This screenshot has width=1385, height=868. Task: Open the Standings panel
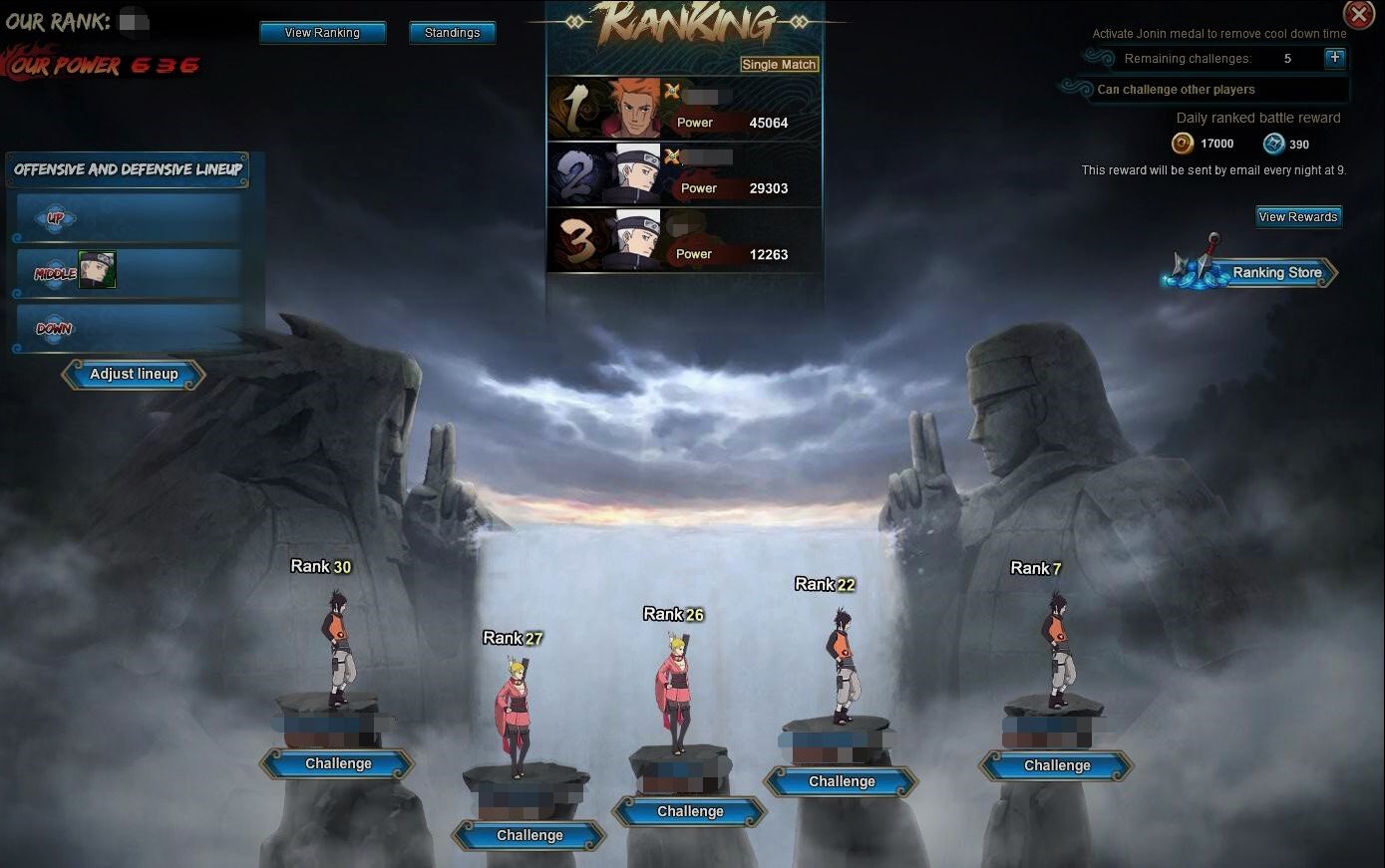[x=452, y=33]
